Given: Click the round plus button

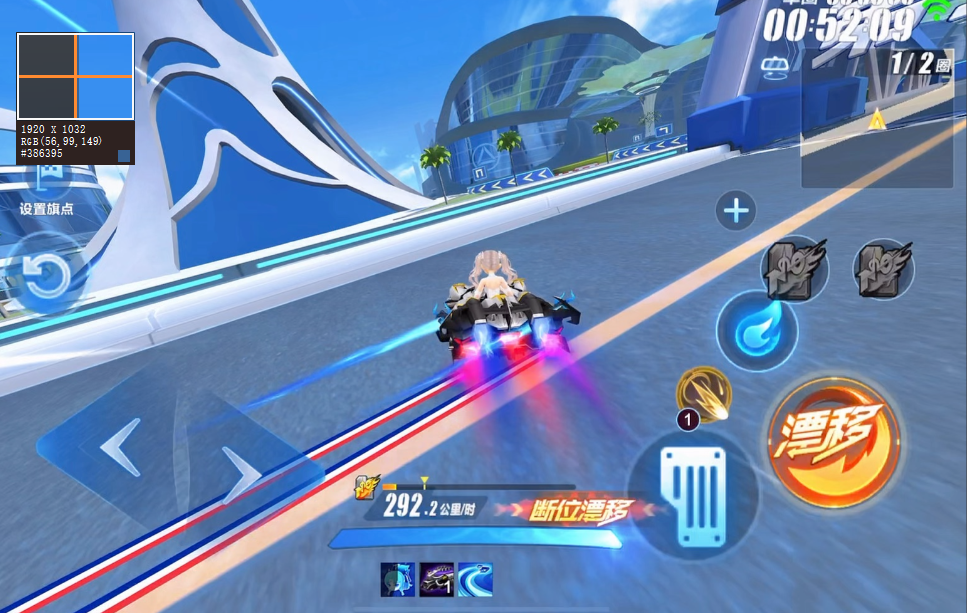Looking at the screenshot, I should 736,211.
